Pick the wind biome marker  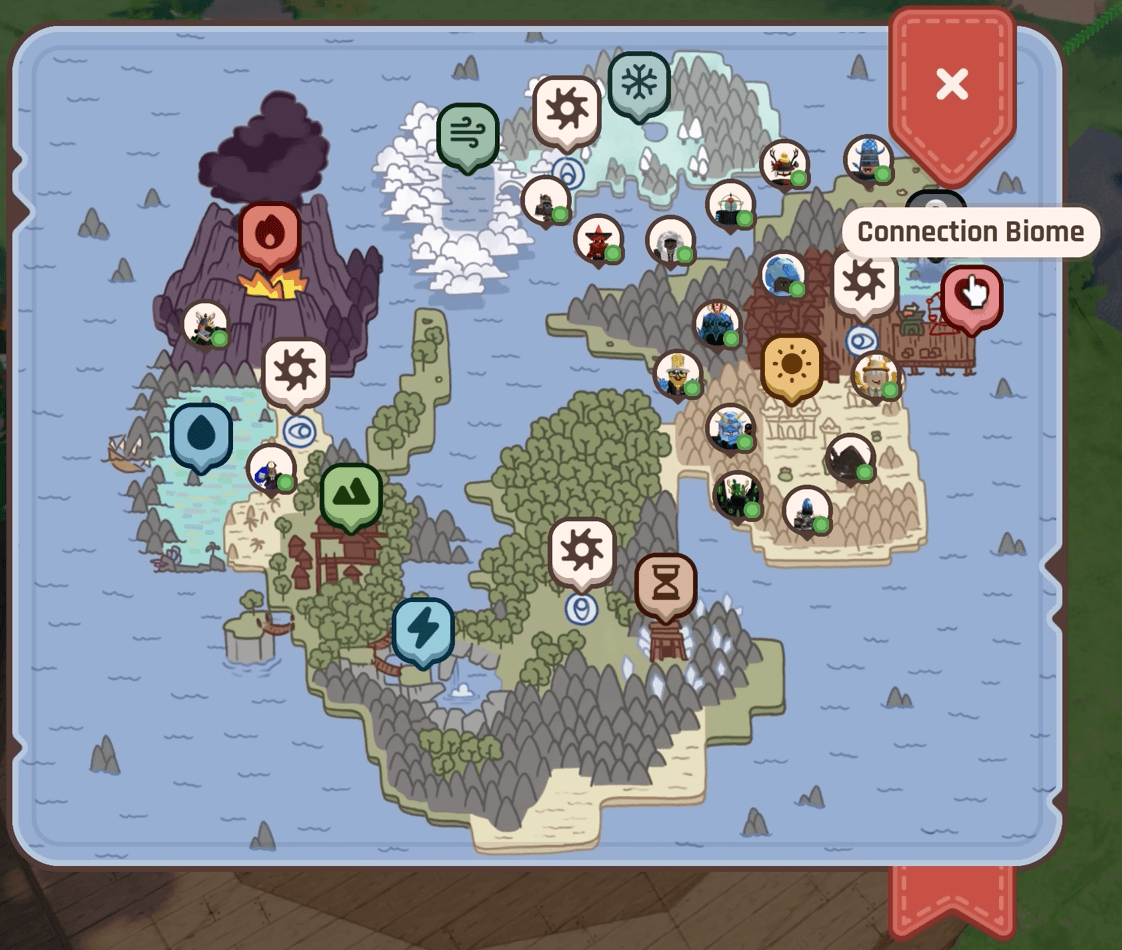click(467, 134)
